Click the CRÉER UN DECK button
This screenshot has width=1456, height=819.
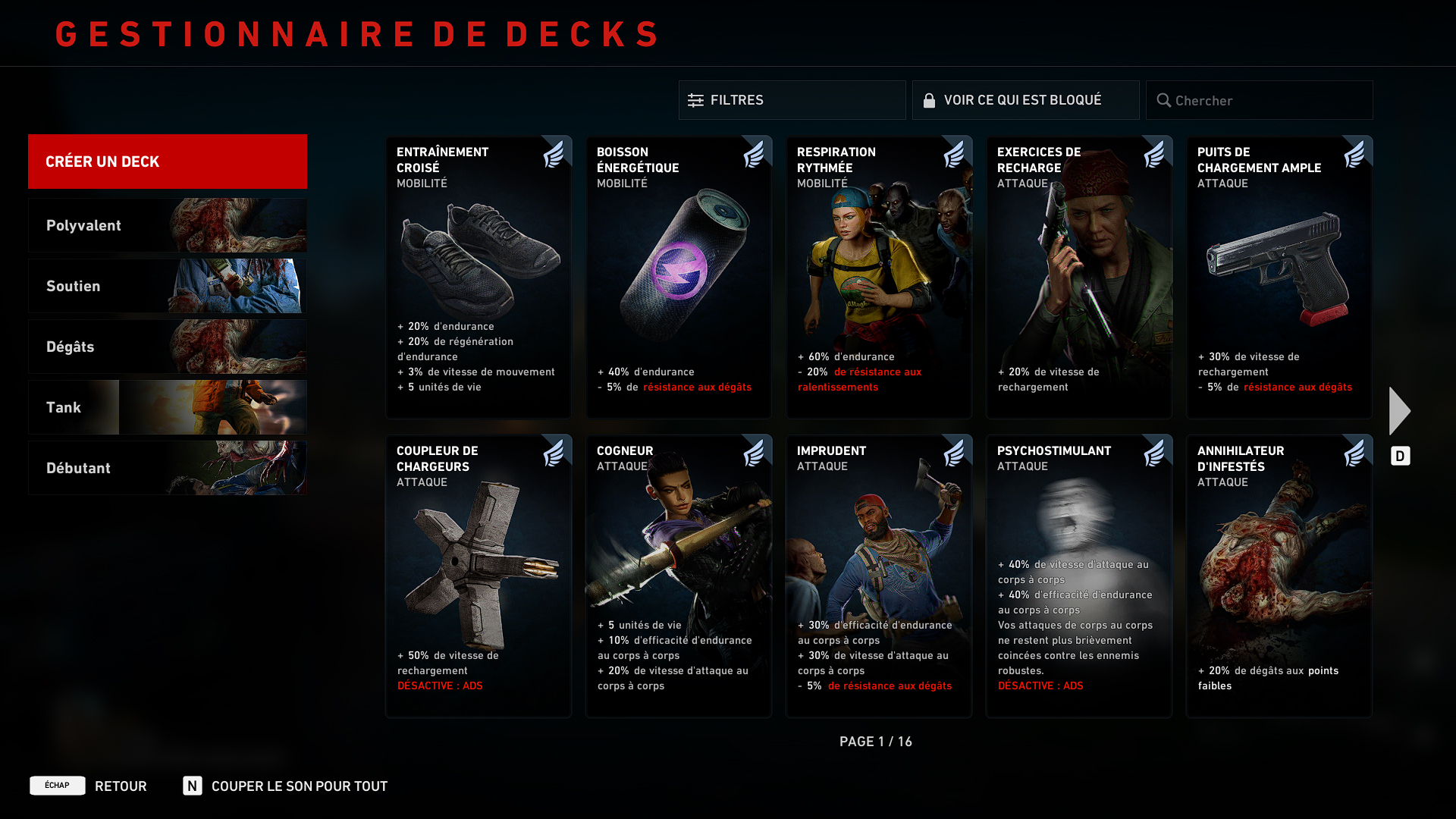point(167,162)
